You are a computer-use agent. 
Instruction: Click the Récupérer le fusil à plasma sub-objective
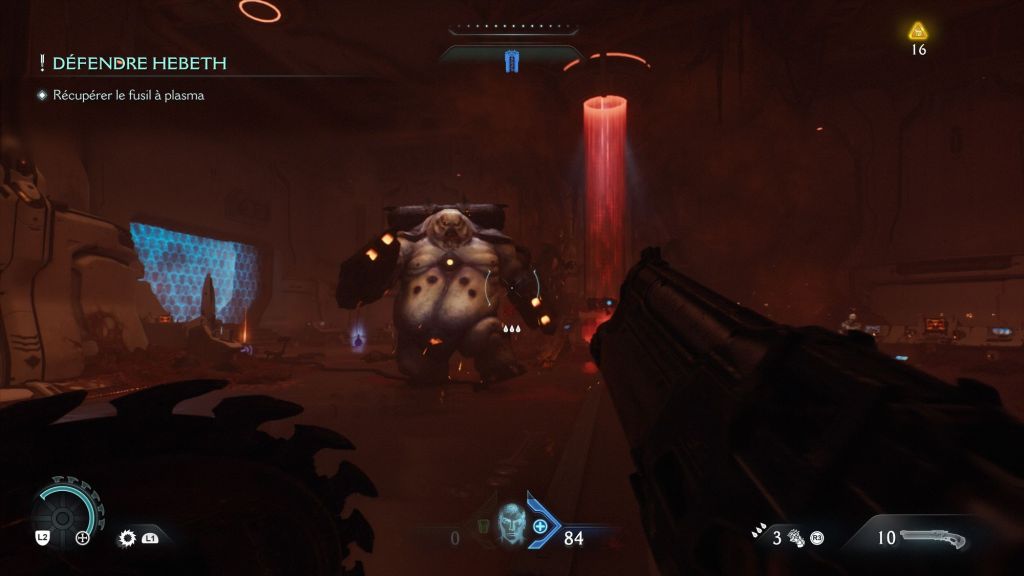click(128, 96)
